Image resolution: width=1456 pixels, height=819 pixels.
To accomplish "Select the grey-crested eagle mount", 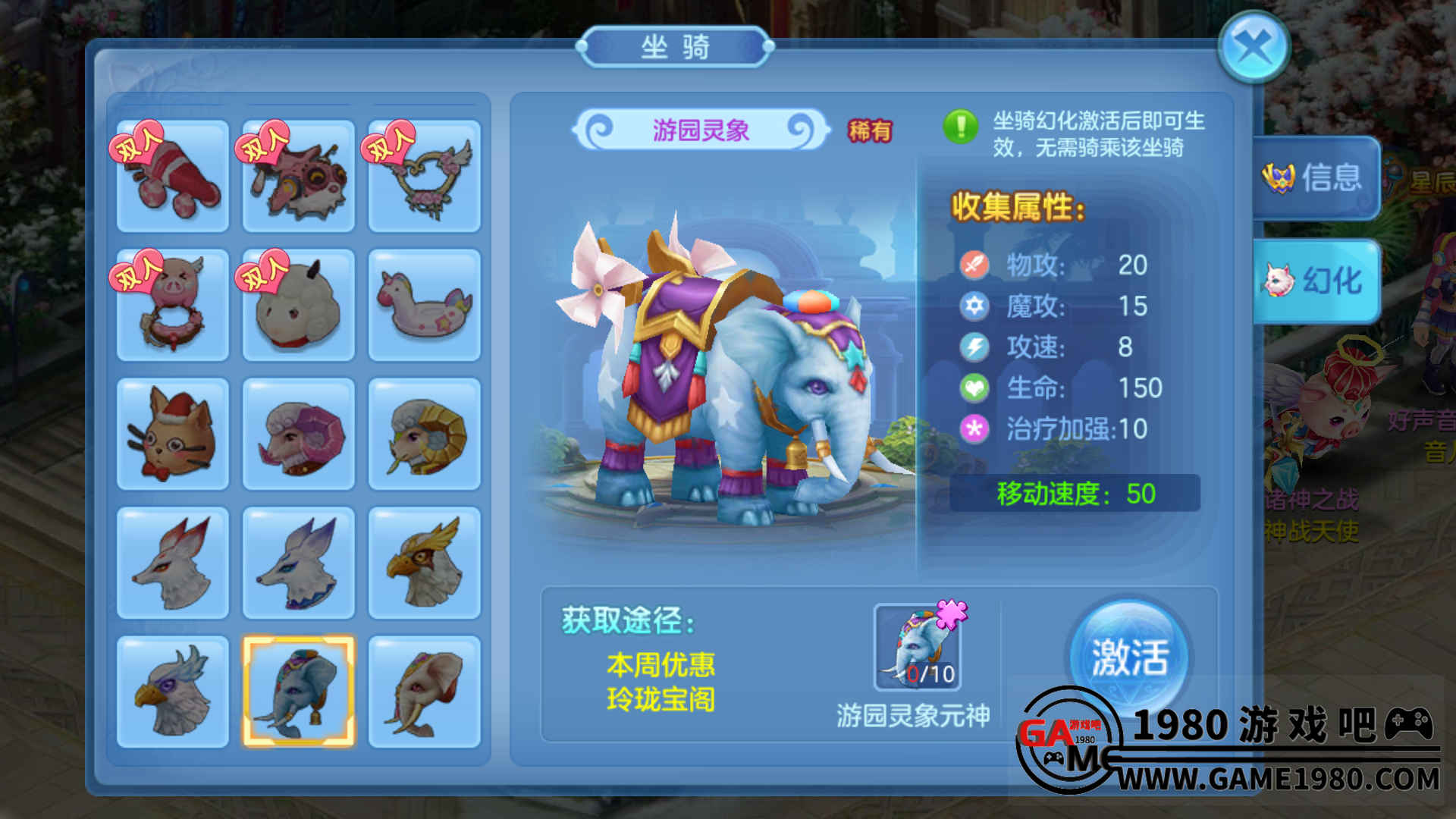I will click(173, 692).
